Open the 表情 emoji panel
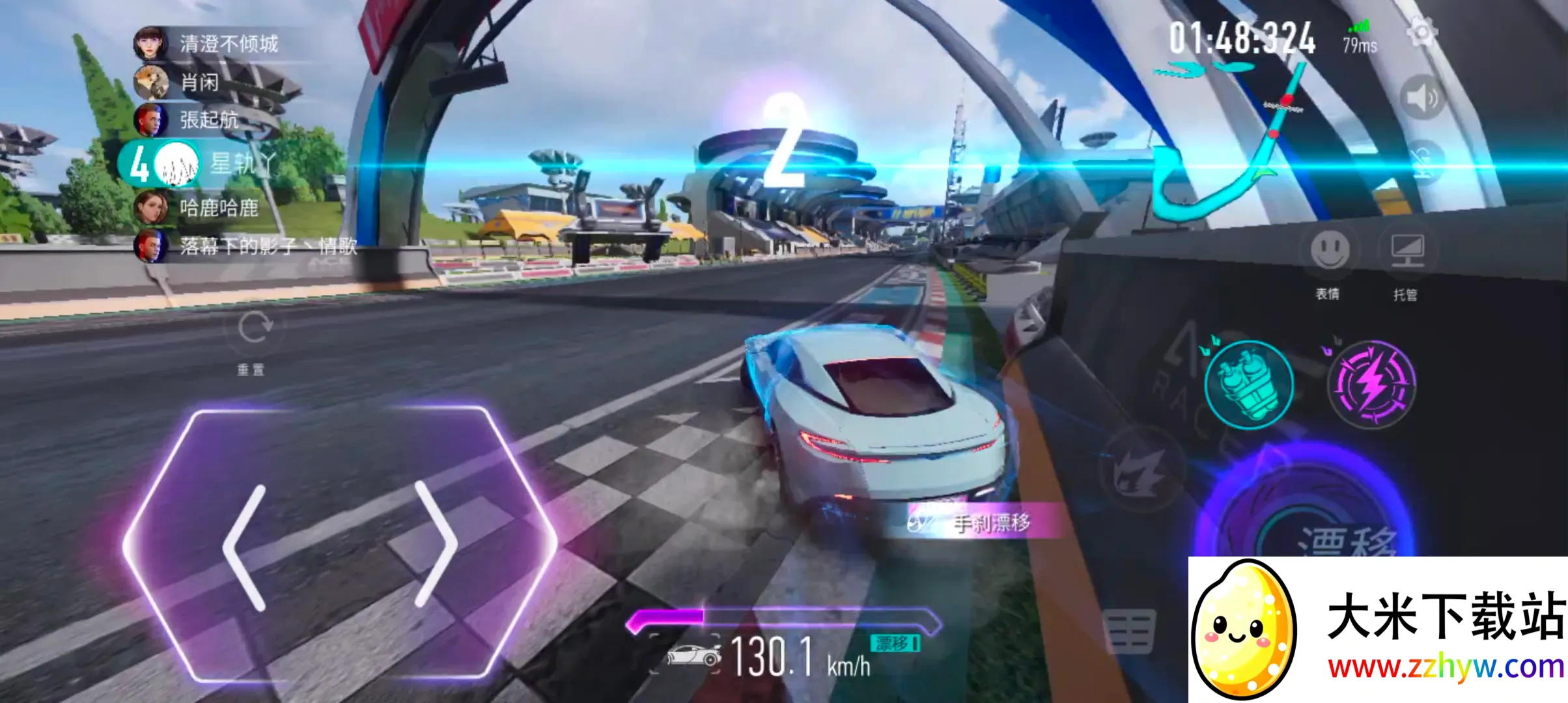Viewport: 1568px width, 703px height. 1329,250
